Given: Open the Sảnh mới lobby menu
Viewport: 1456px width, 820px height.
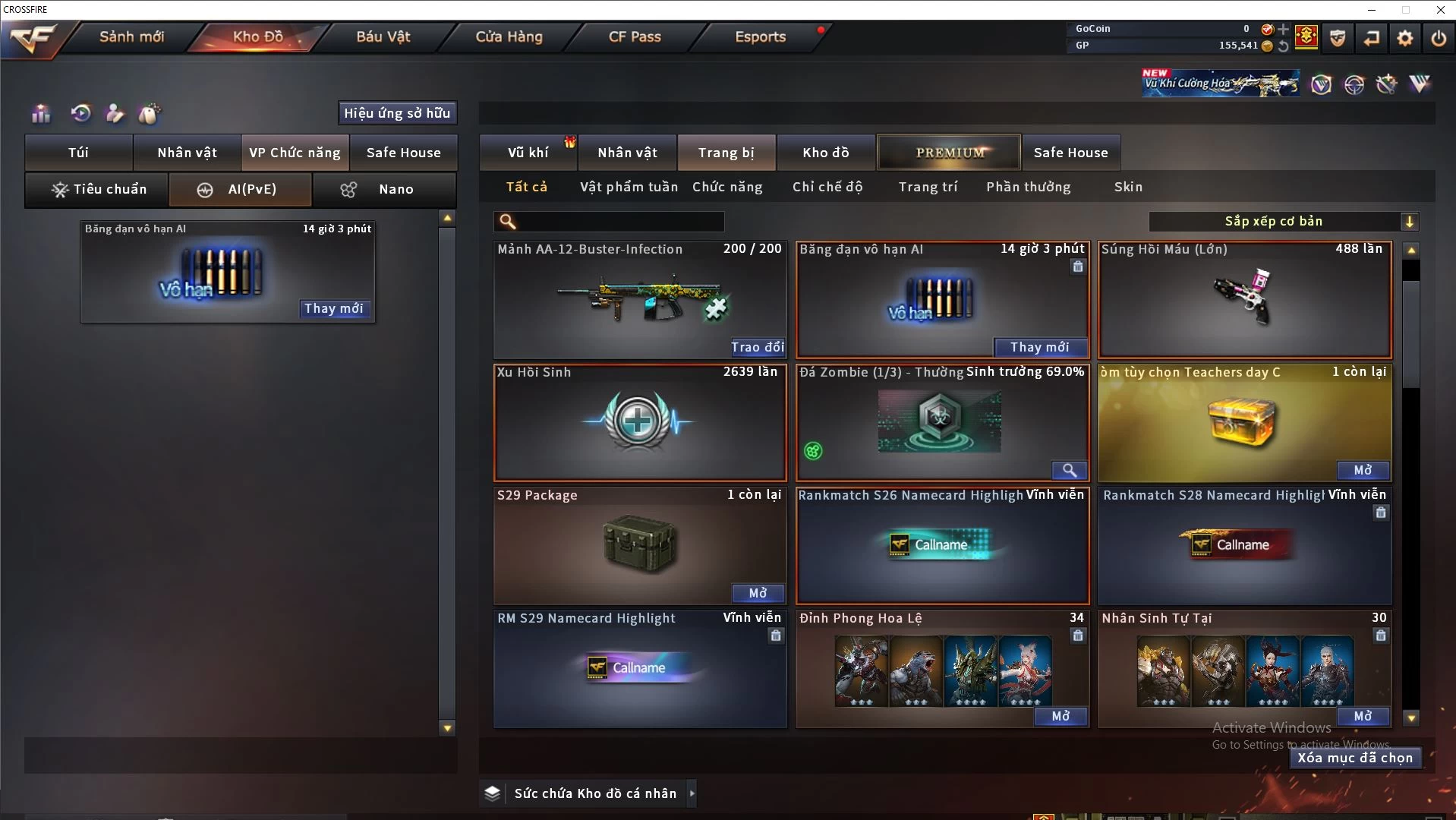Looking at the screenshot, I should (x=131, y=36).
